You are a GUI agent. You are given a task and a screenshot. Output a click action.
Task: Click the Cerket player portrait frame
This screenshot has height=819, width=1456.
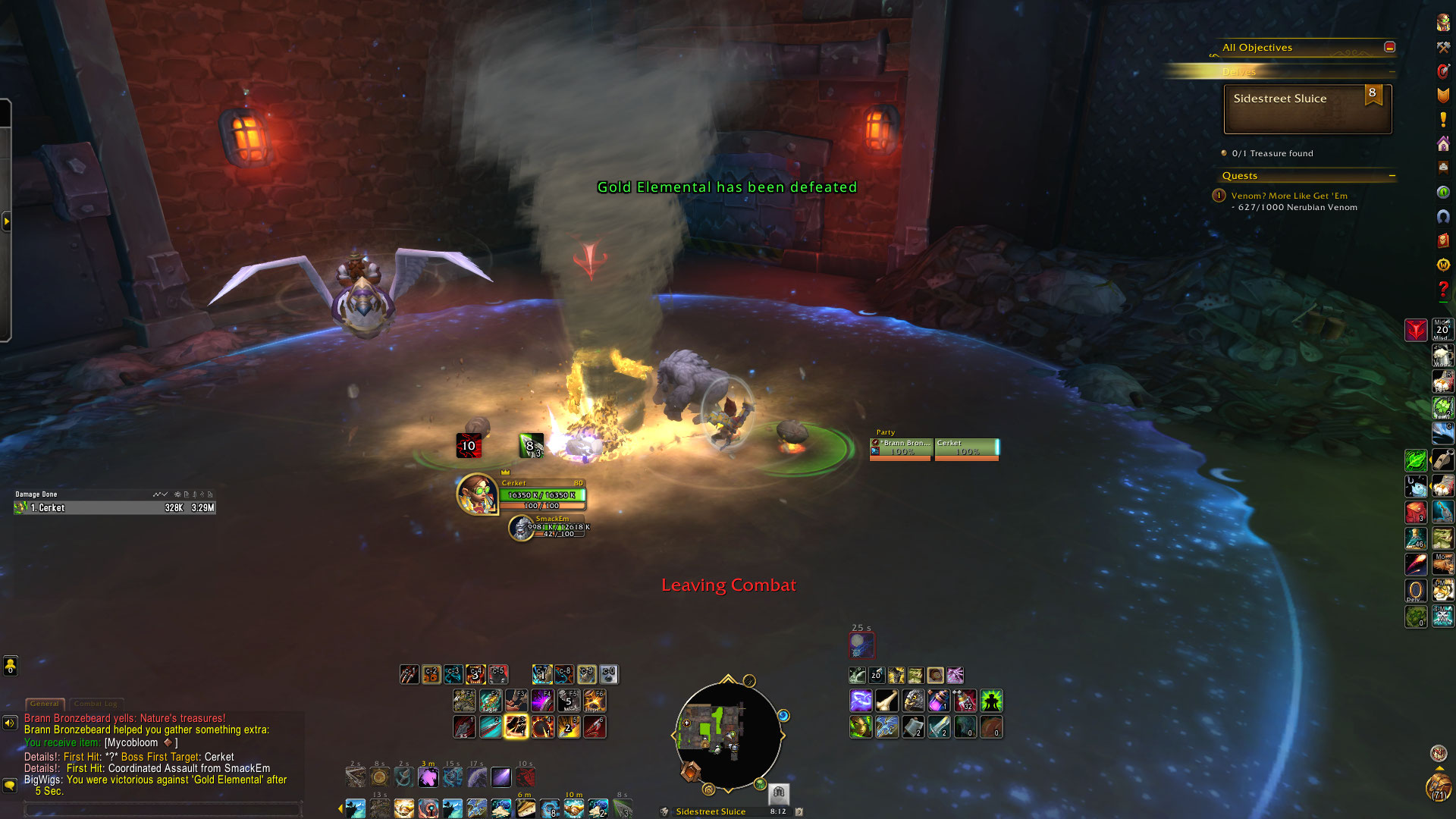[x=477, y=494]
